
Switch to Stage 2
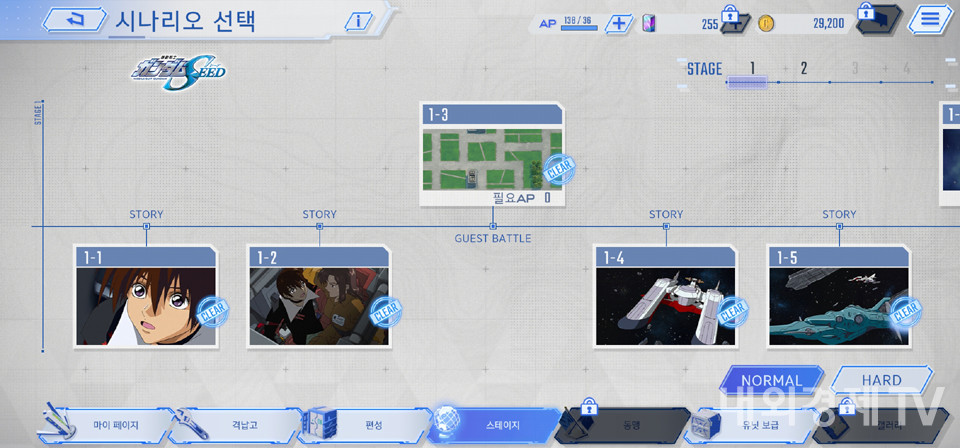pyautogui.click(x=803, y=69)
